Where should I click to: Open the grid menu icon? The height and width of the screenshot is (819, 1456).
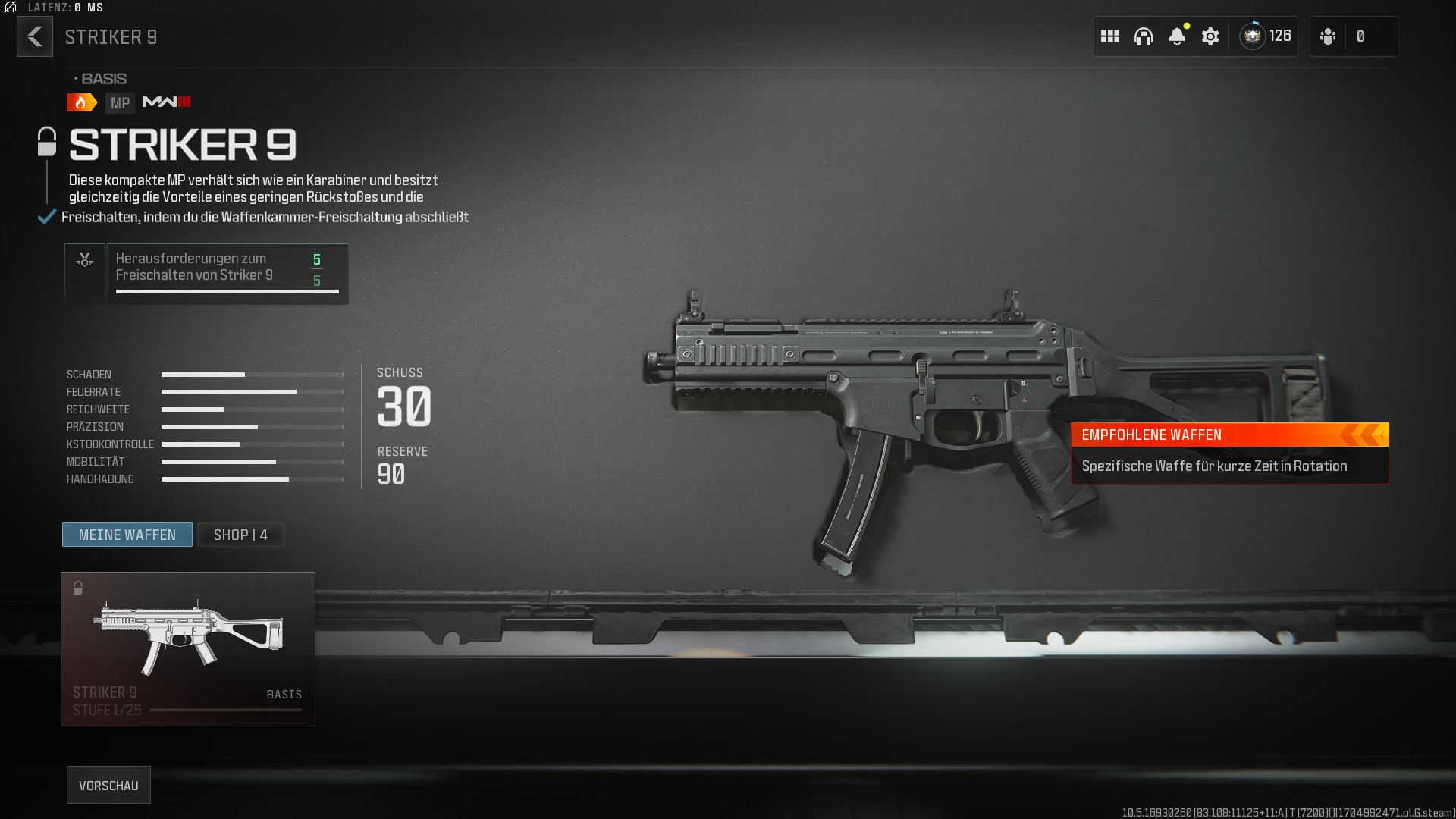tap(1110, 36)
